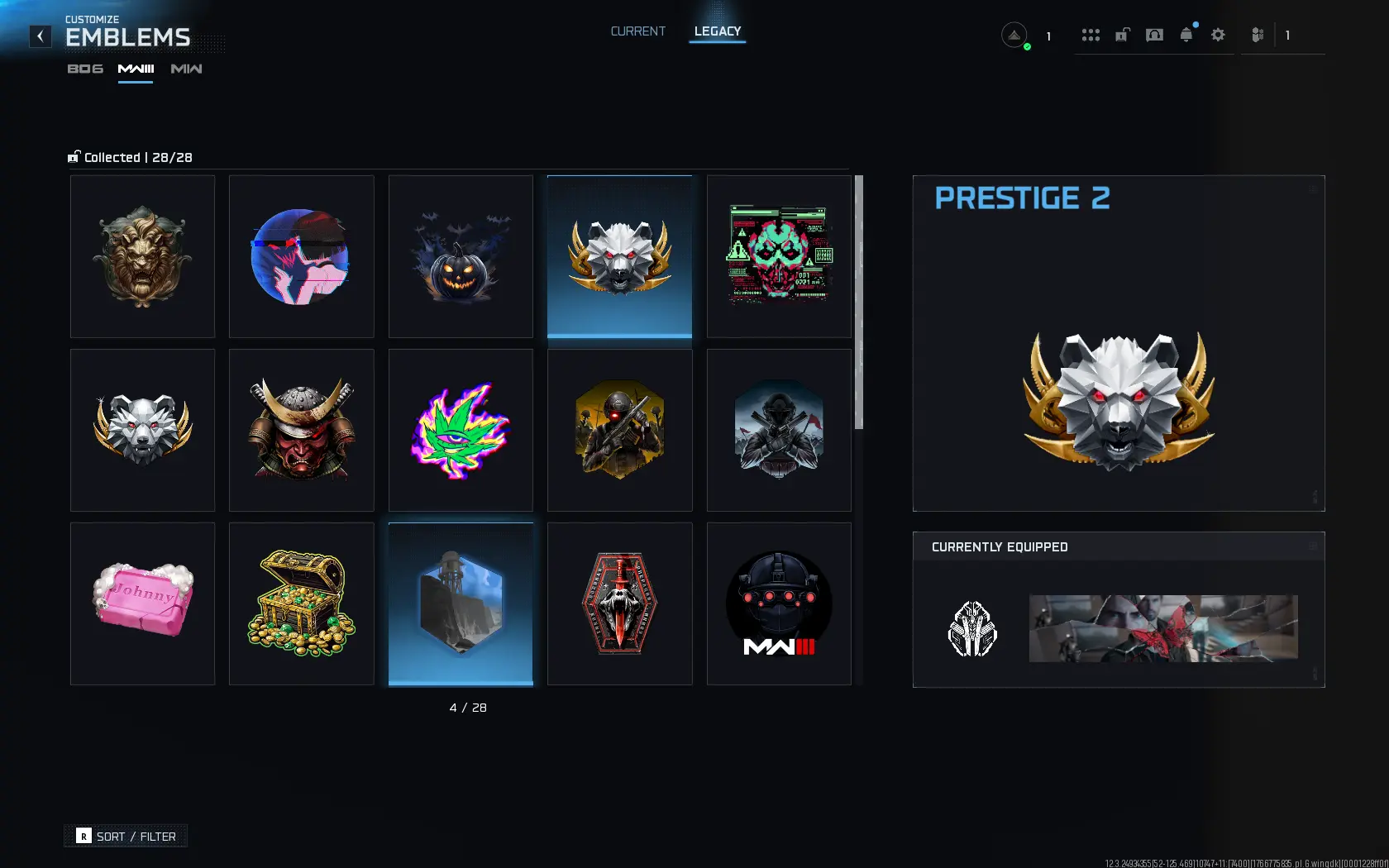View your player rank chevron emblem
Viewport: 1389px width, 868px height.
point(1014,36)
